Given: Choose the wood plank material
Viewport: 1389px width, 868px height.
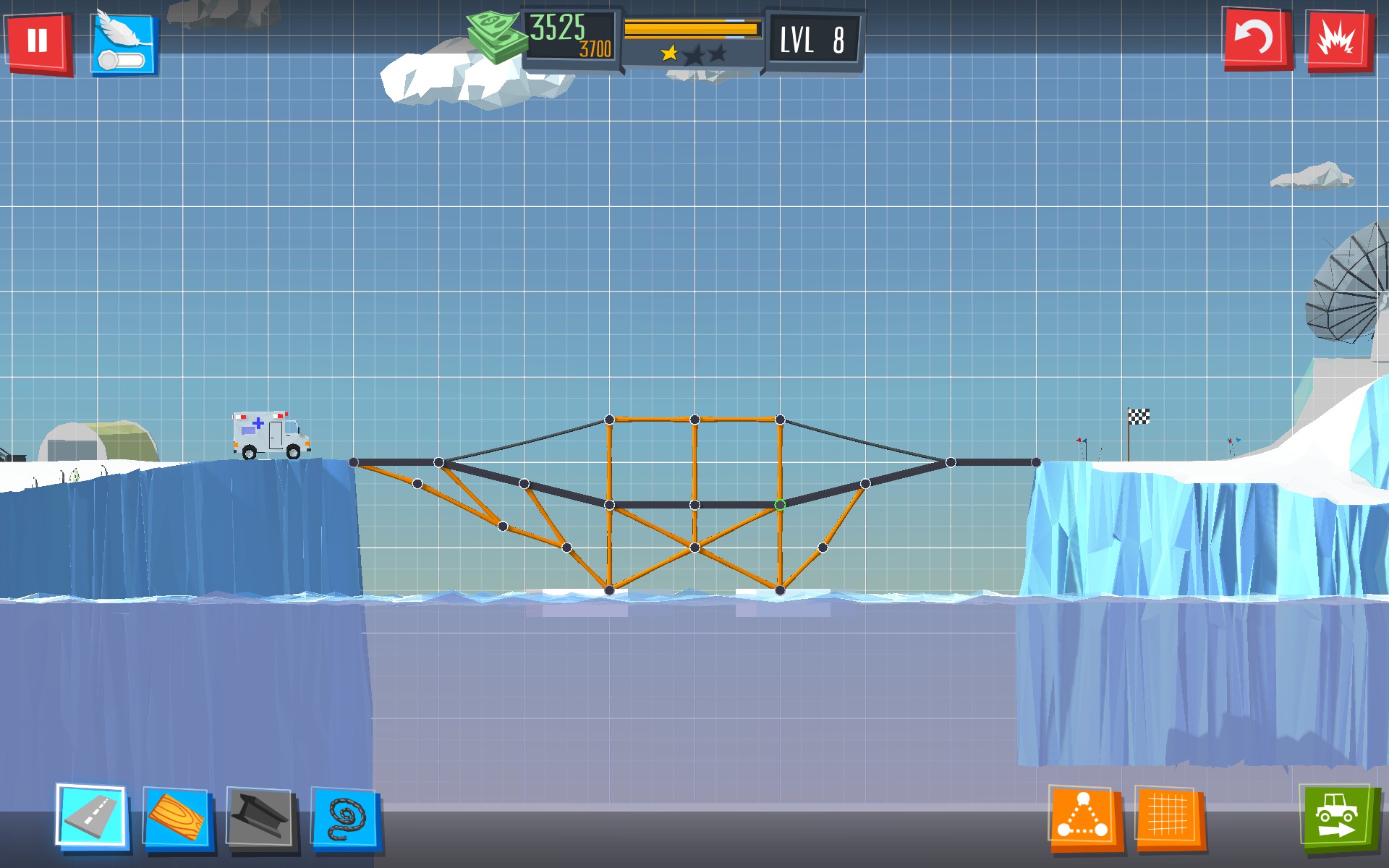Looking at the screenshot, I should pyautogui.click(x=177, y=818).
